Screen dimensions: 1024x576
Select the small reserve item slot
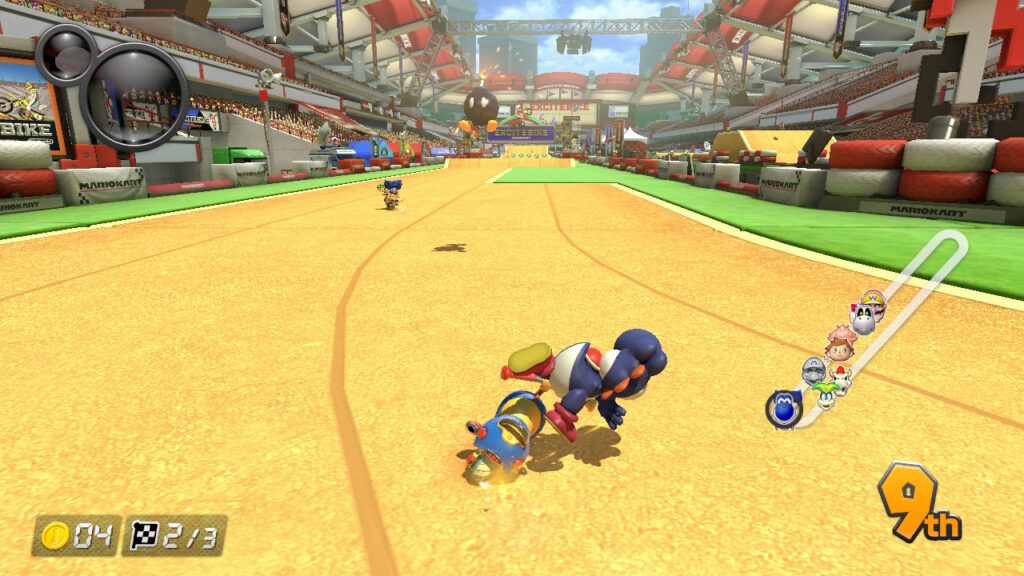(x=66, y=55)
